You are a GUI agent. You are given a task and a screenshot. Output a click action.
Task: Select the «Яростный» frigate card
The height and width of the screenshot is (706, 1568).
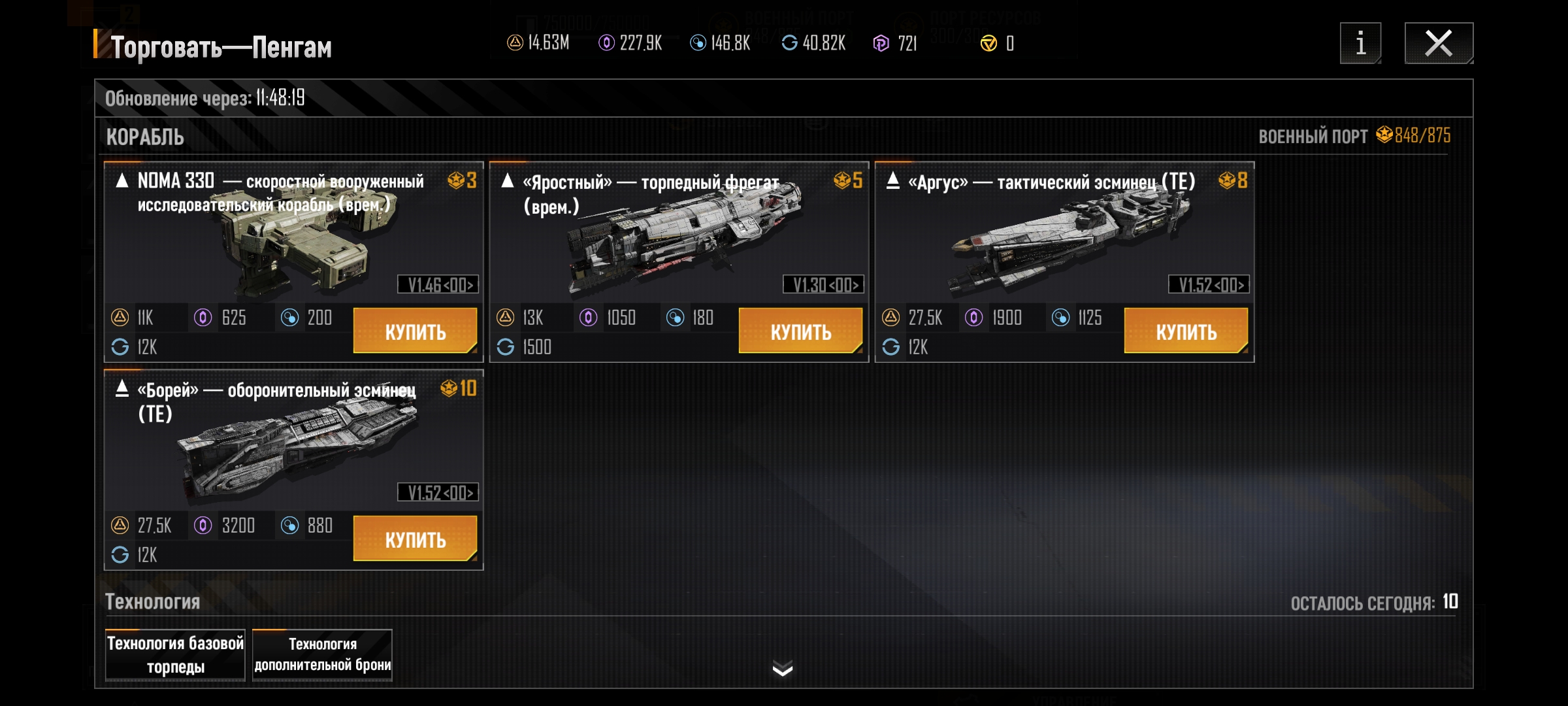pos(678,235)
